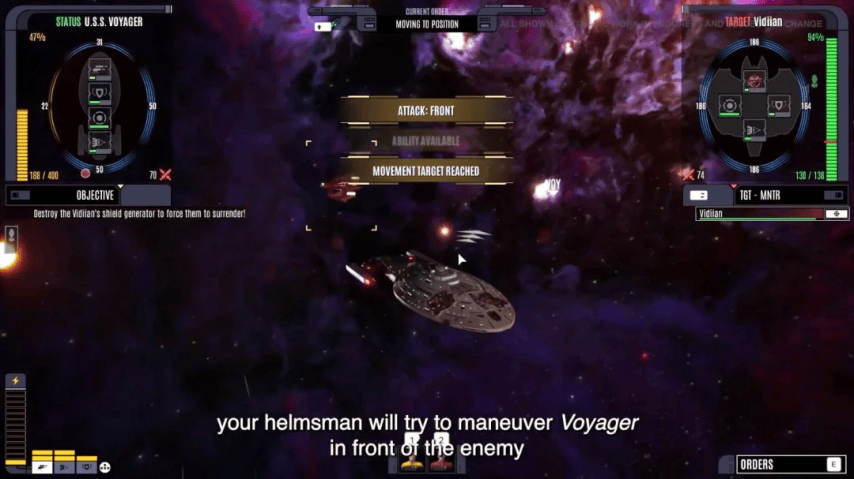Image resolution: width=854 pixels, height=479 pixels.
Task: Target the Vidiian ship's engine subsystem
Action: point(756,130)
